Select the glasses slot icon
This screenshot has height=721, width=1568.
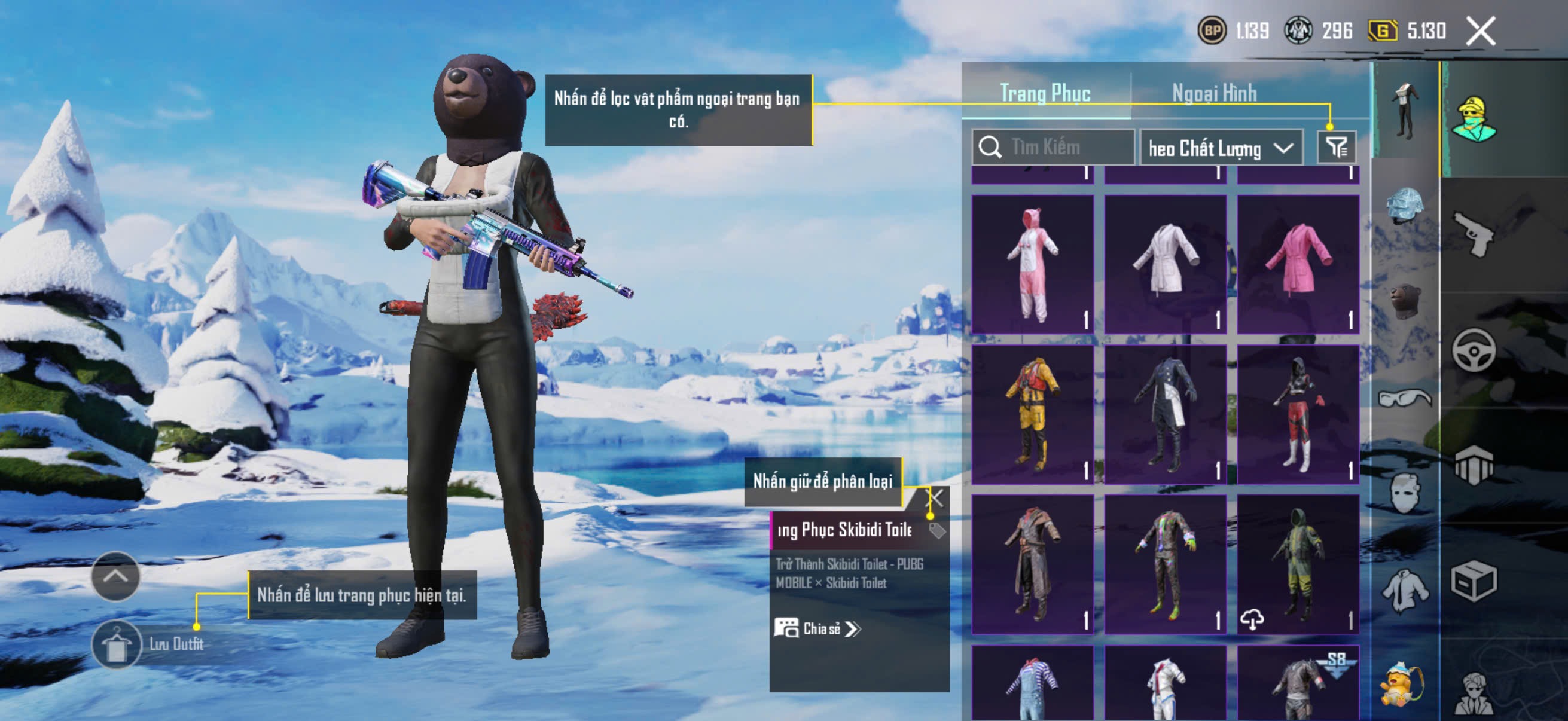(x=1405, y=399)
